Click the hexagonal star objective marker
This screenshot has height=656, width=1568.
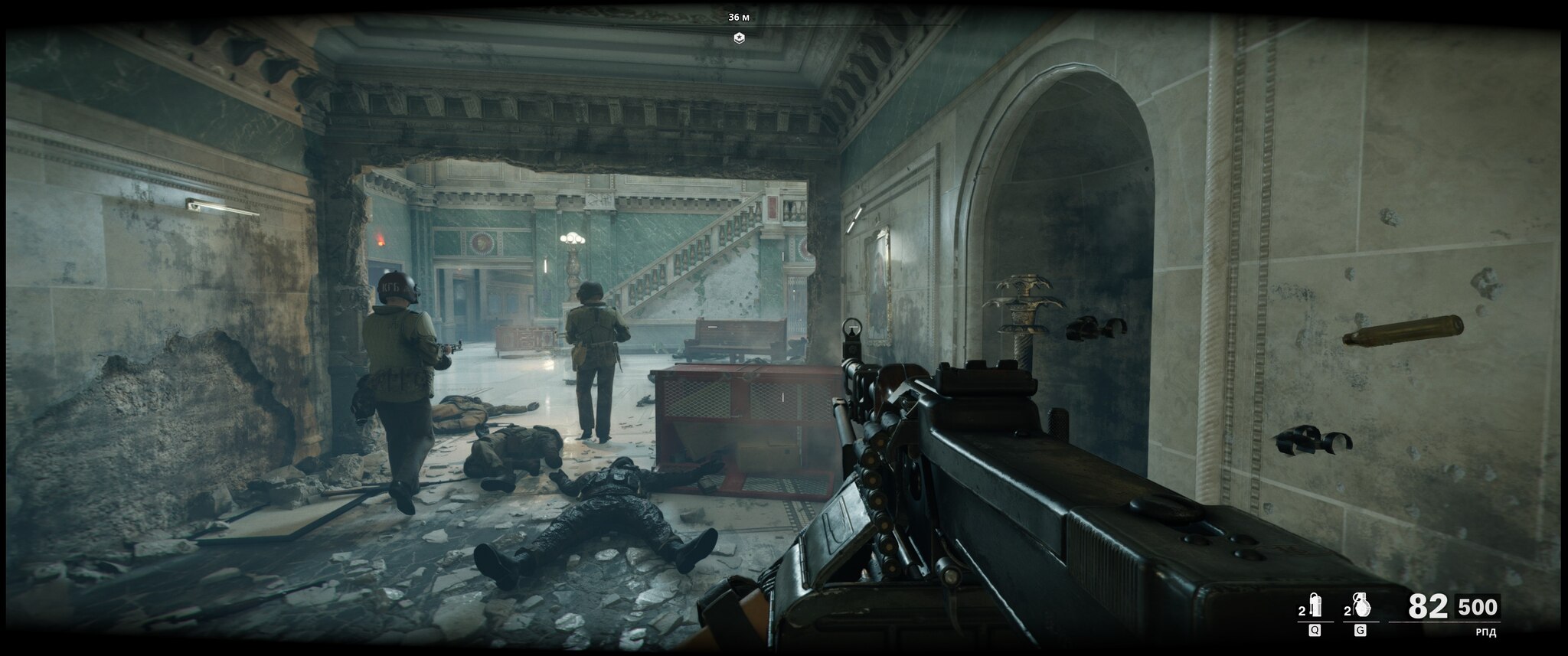point(739,38)
